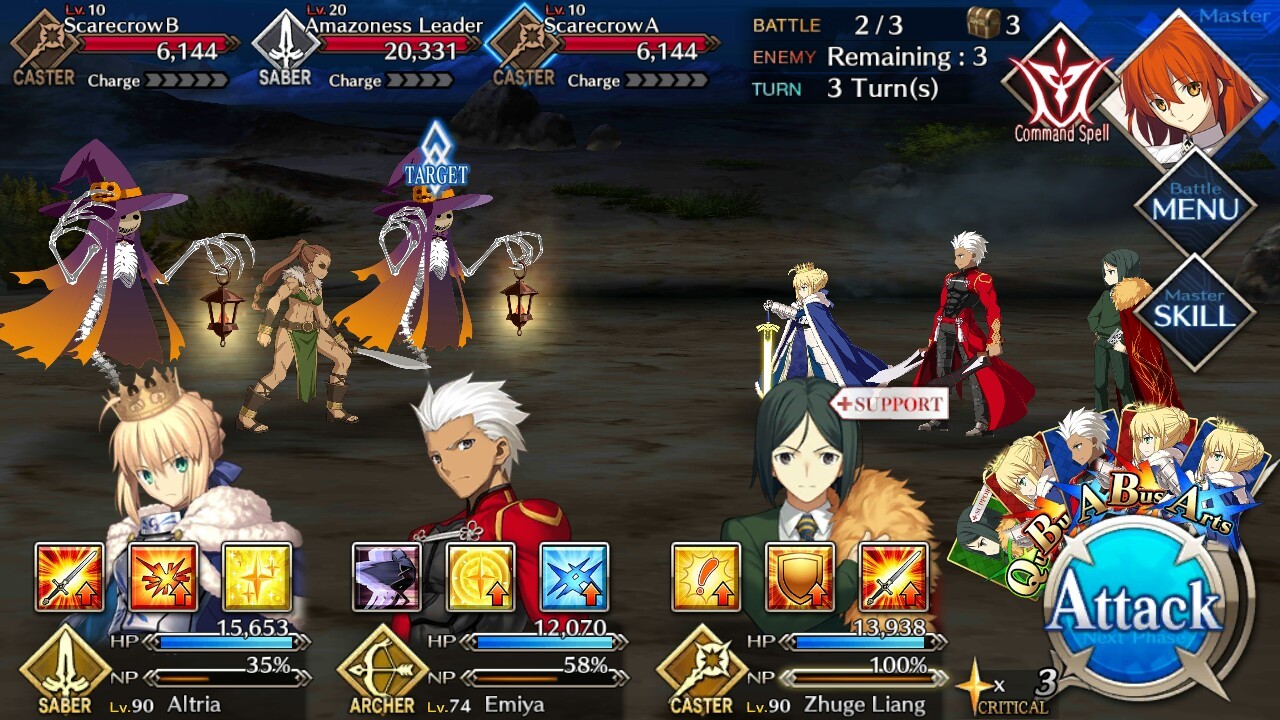
Task: Activate Zhuge Liang's exclamation-mark skill
Action: click(x=706, y=577)
